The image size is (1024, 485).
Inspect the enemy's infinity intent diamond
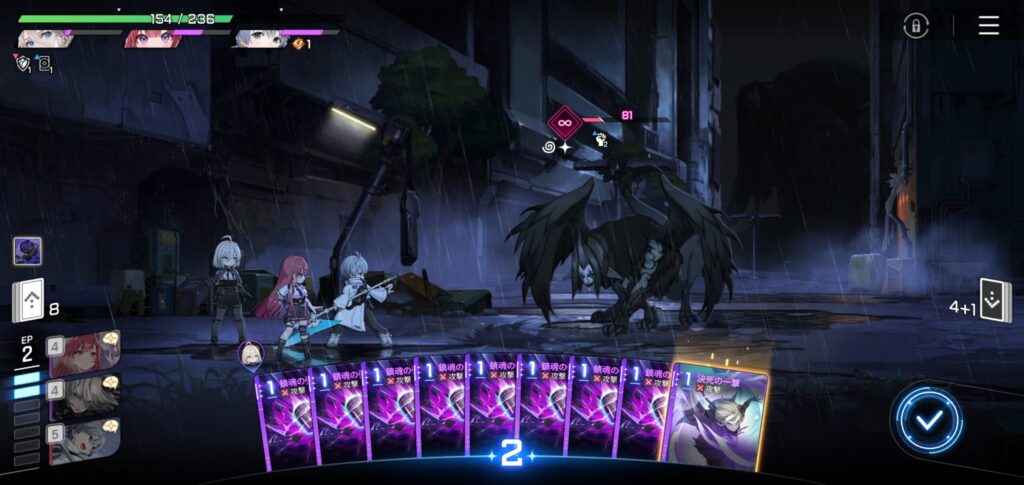(564, 123)
